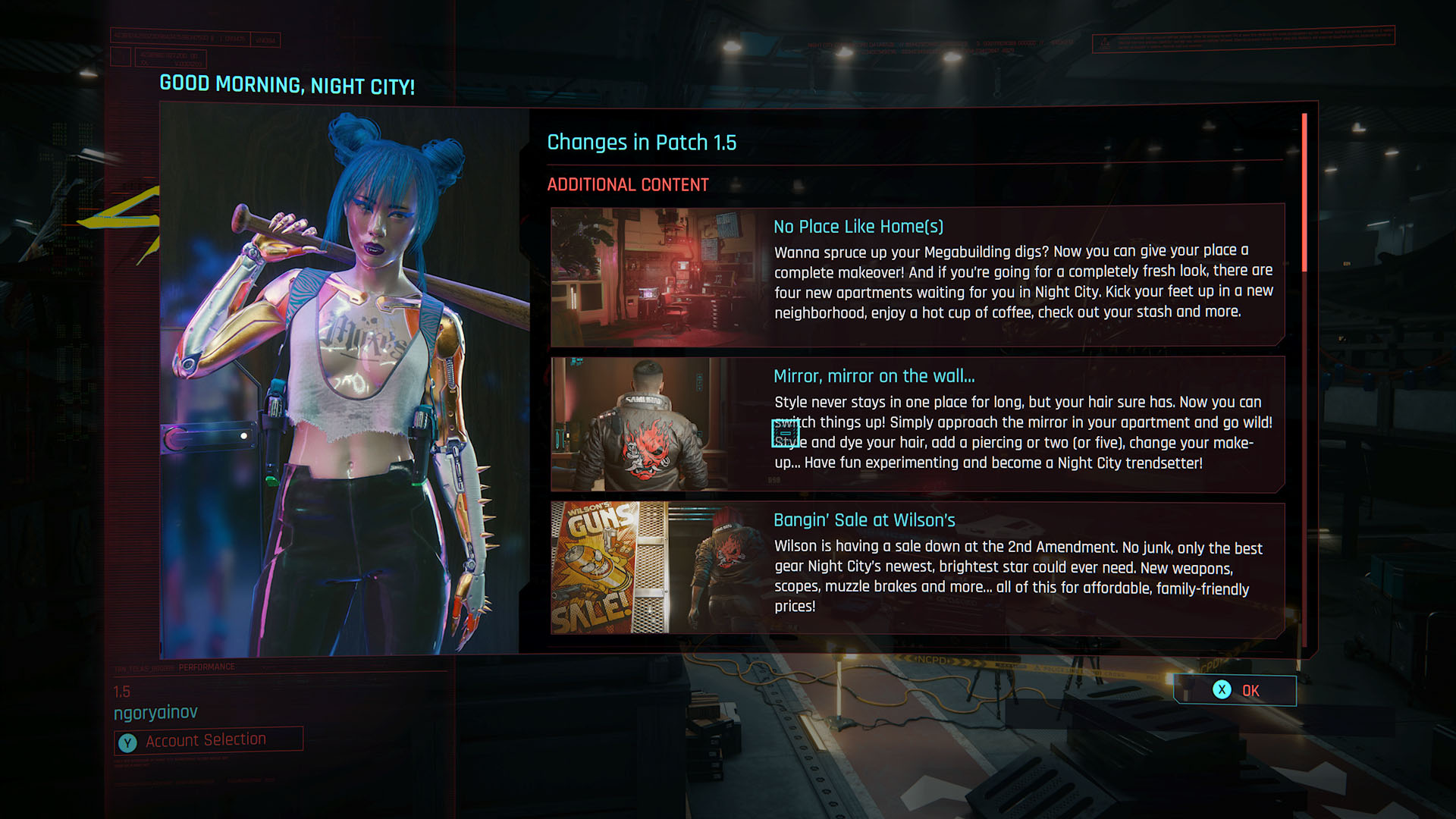
Task: Click the apartment thumbnail image
Action: (x=657, y=277)
